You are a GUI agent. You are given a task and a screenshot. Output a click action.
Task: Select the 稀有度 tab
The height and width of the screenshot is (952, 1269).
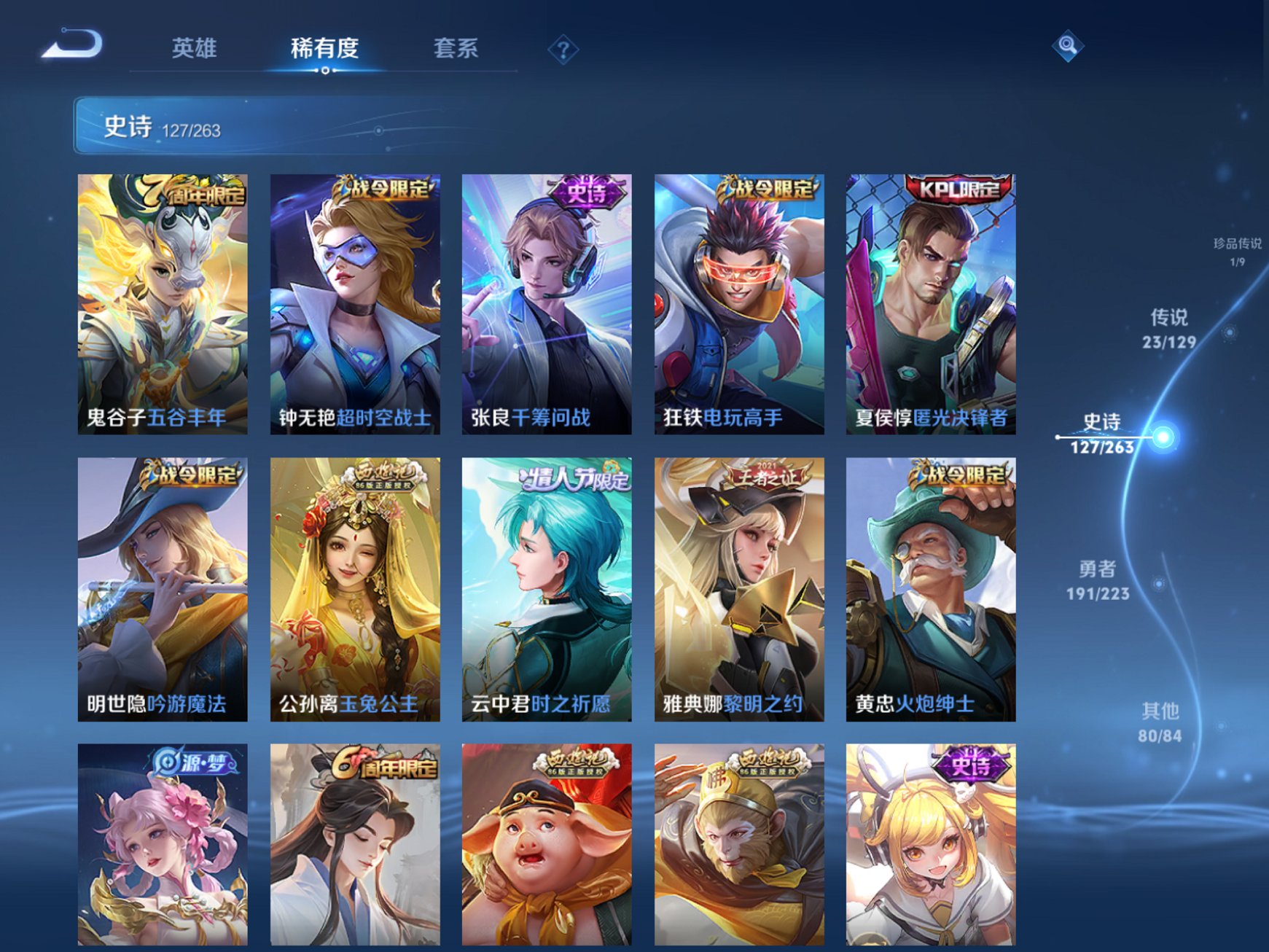click(x=325, y=49)
